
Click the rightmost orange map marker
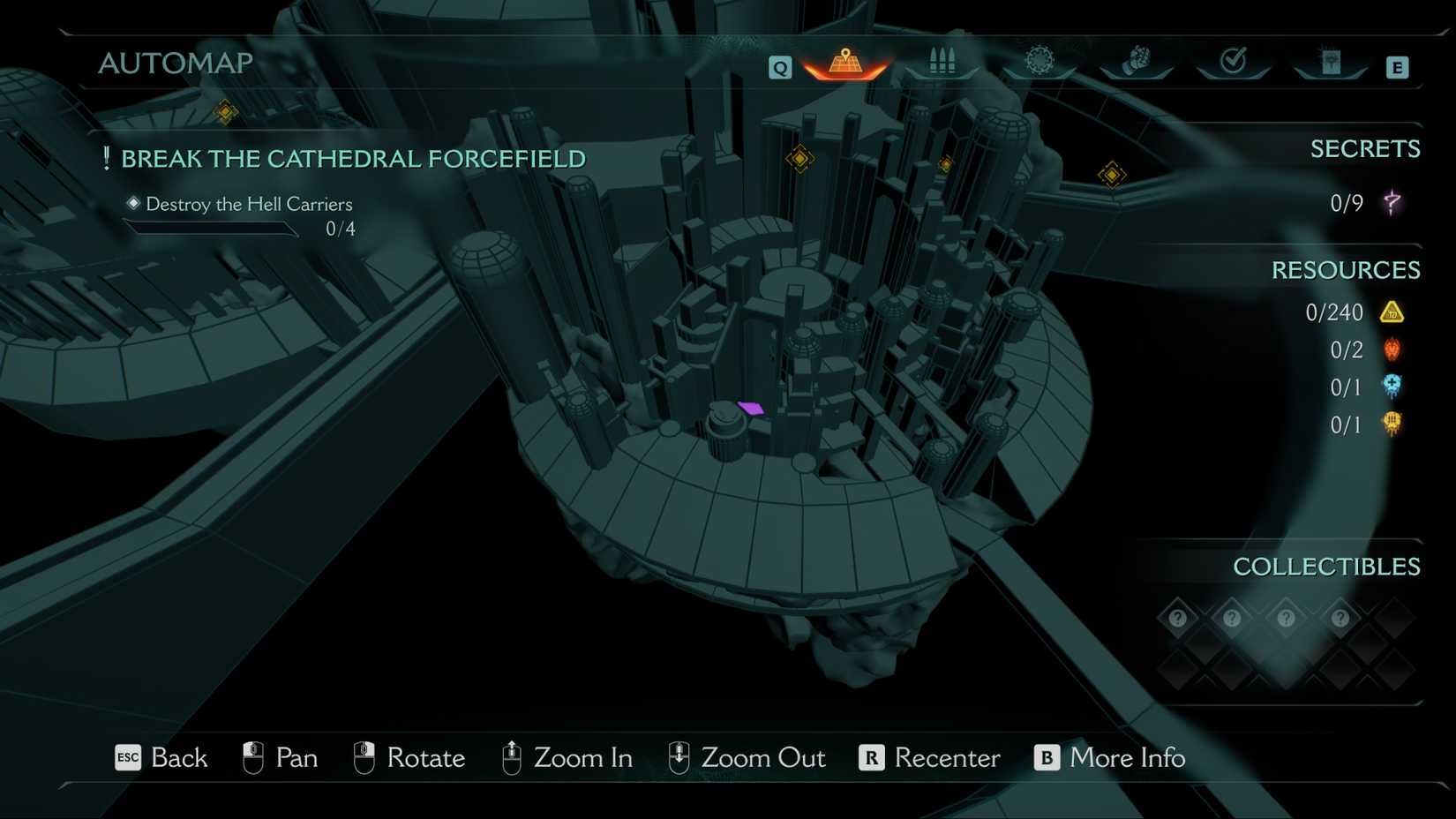[x=1112, y=175]
